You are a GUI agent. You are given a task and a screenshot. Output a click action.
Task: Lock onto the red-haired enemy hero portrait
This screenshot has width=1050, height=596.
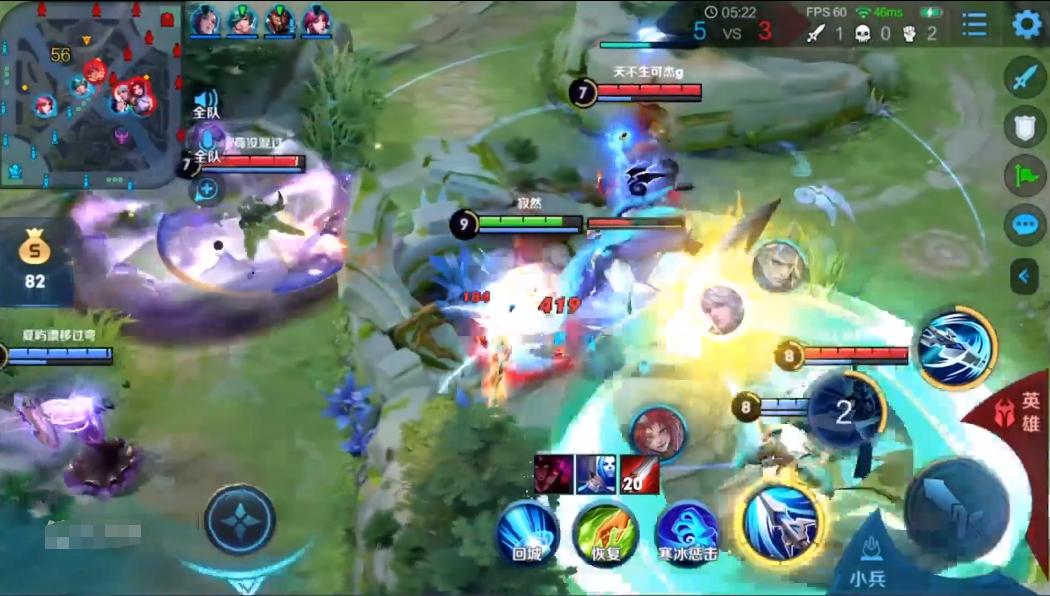click(x=658, y=433)
